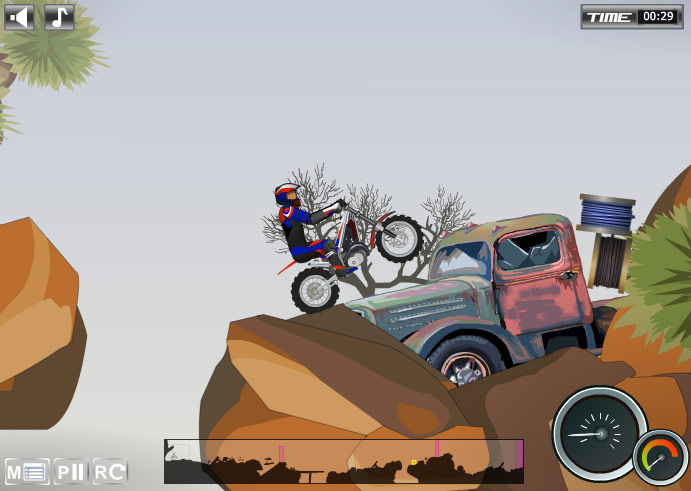The height and width of the screenshot is (491, 691).
Task: Restart the level with the R button
Action: [x=110, y=471]
